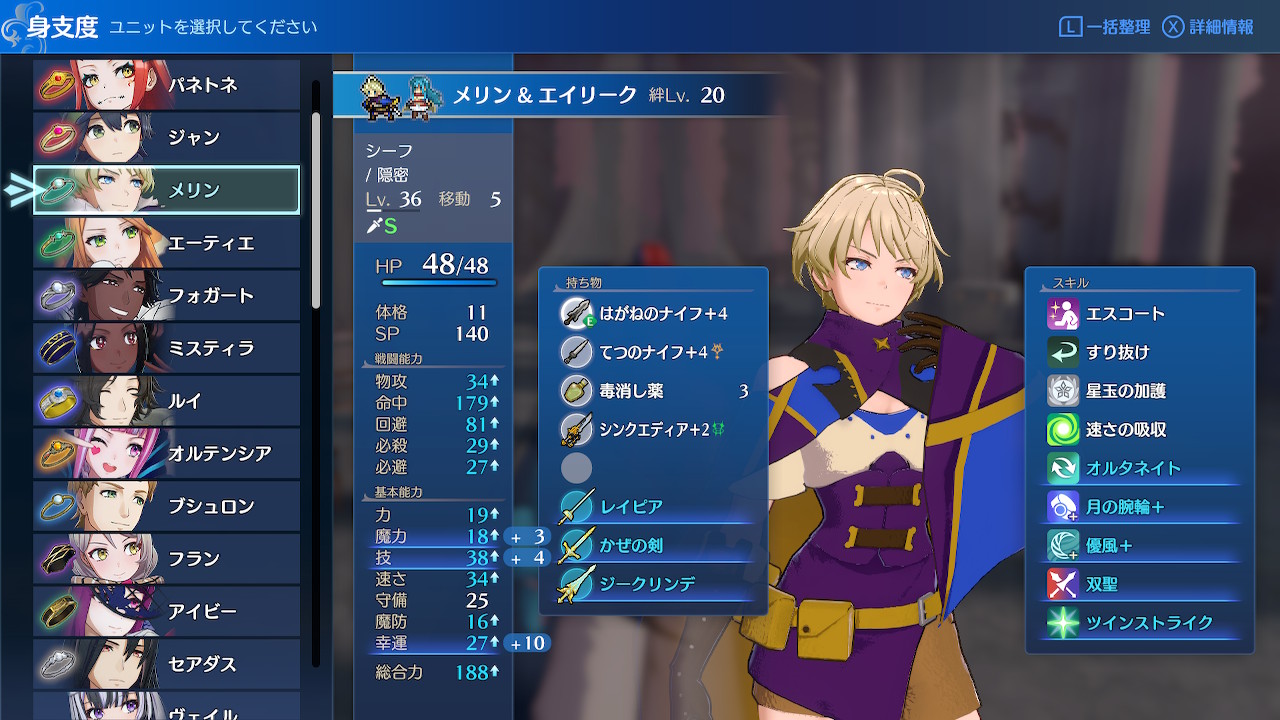This screenshot has height=720, width=1280.
Task: Choose アイビー from the unit list
Action: coord(166,612)
